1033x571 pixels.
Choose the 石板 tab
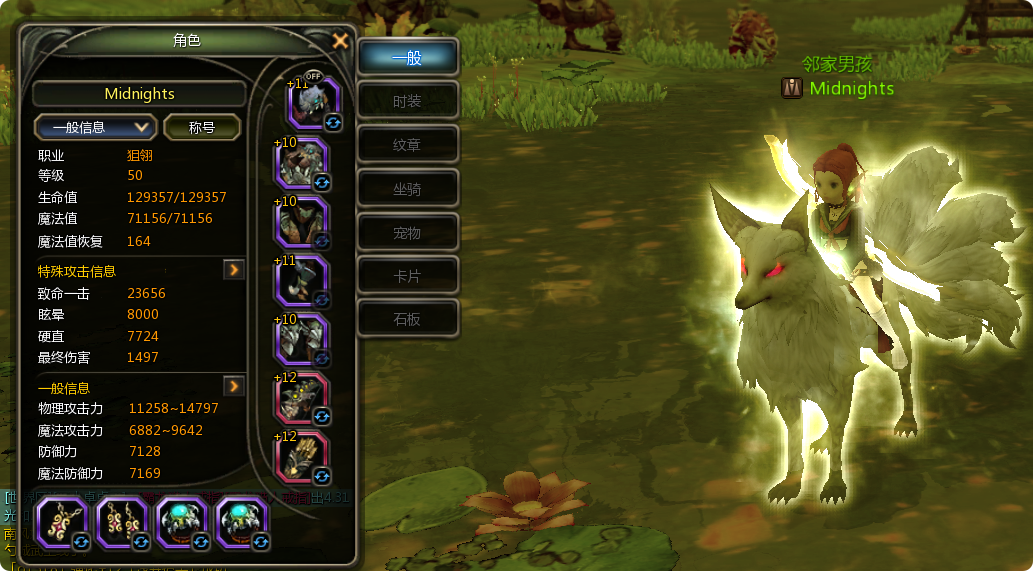tap(407, 319)
